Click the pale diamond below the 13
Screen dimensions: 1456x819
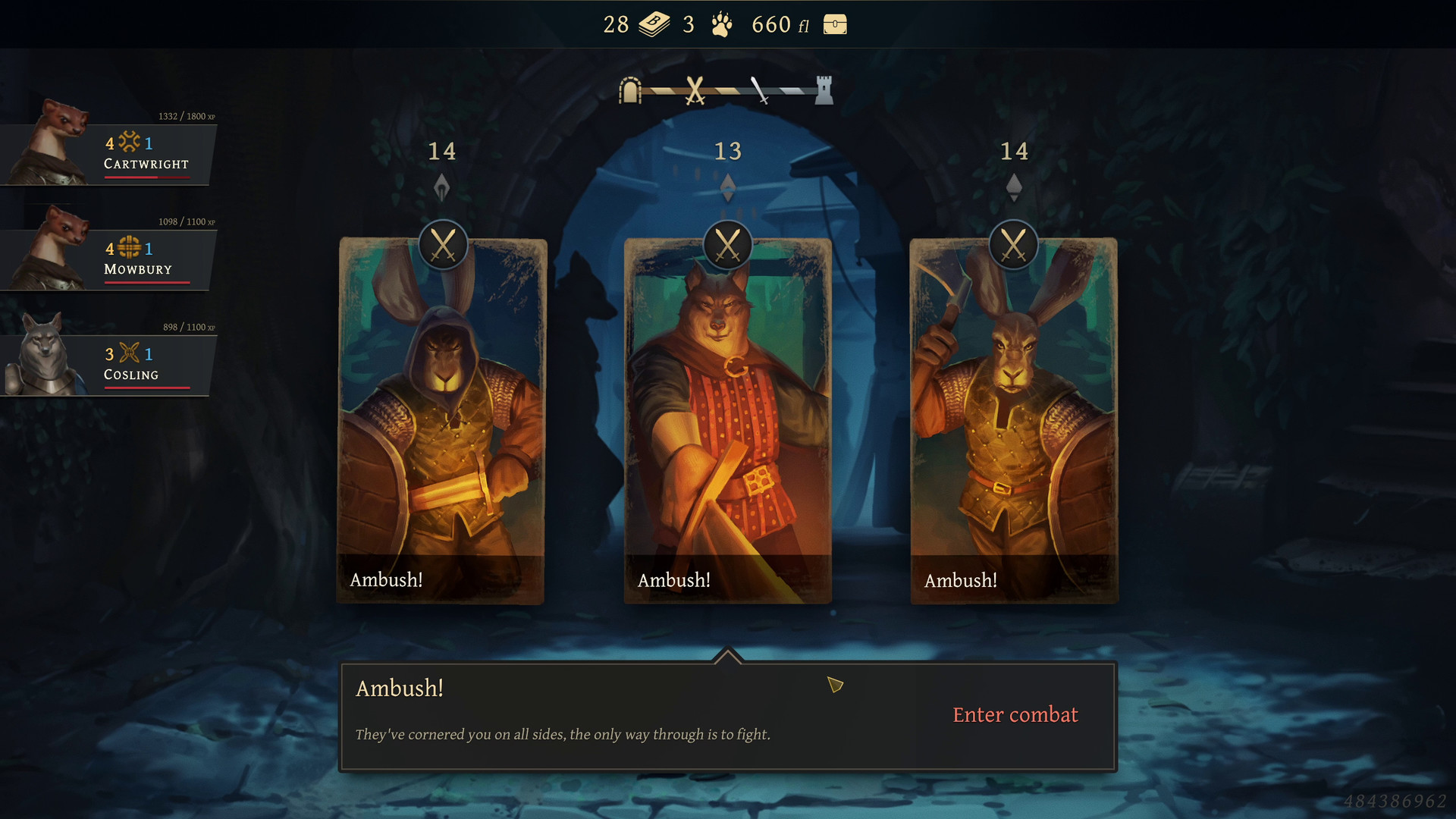coord(728,188)
